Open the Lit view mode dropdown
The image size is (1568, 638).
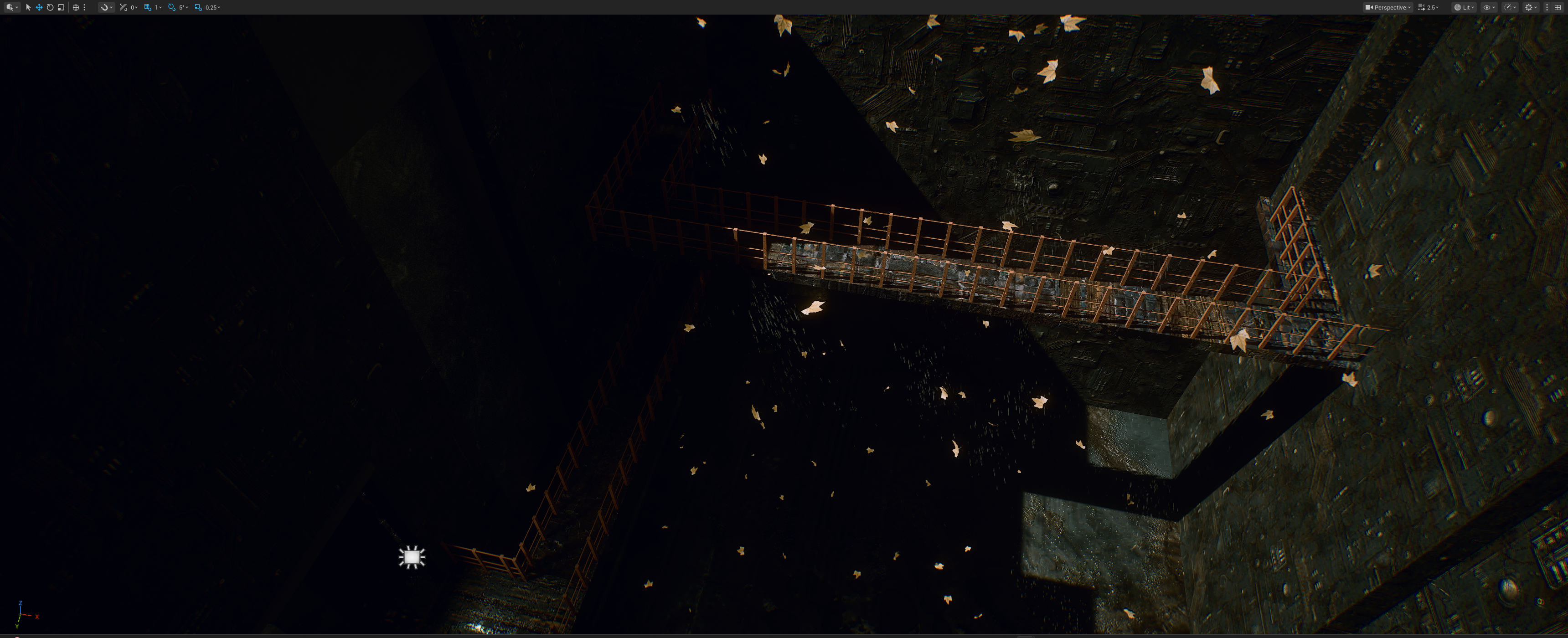point(1465,7)
